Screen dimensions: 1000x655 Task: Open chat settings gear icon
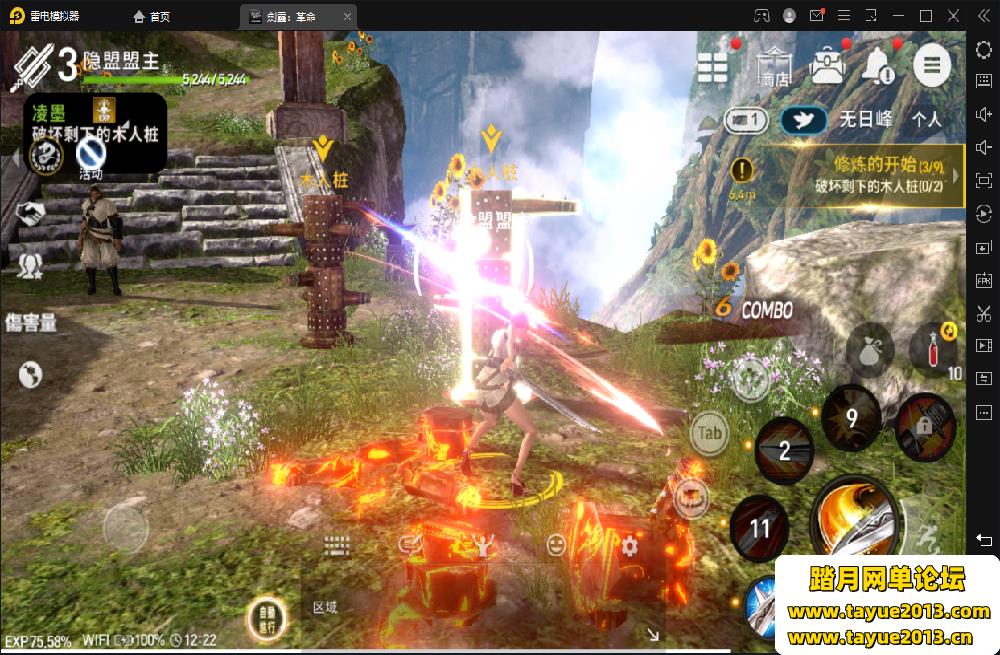(629, 545)
